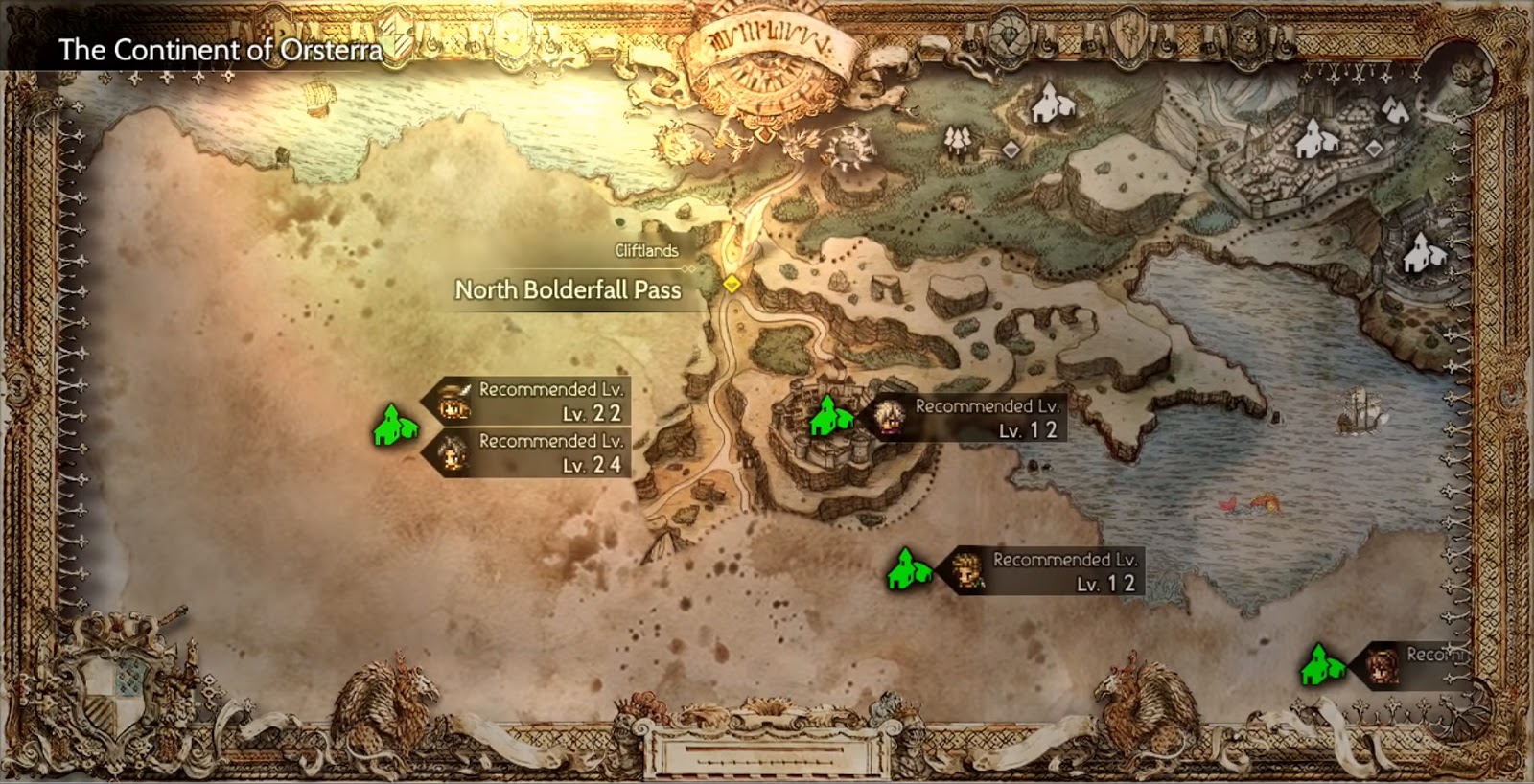Select the green town icon in the bottom-right corner
The width and height of the screenshot is (1534, 784).
pos(1319,663)
